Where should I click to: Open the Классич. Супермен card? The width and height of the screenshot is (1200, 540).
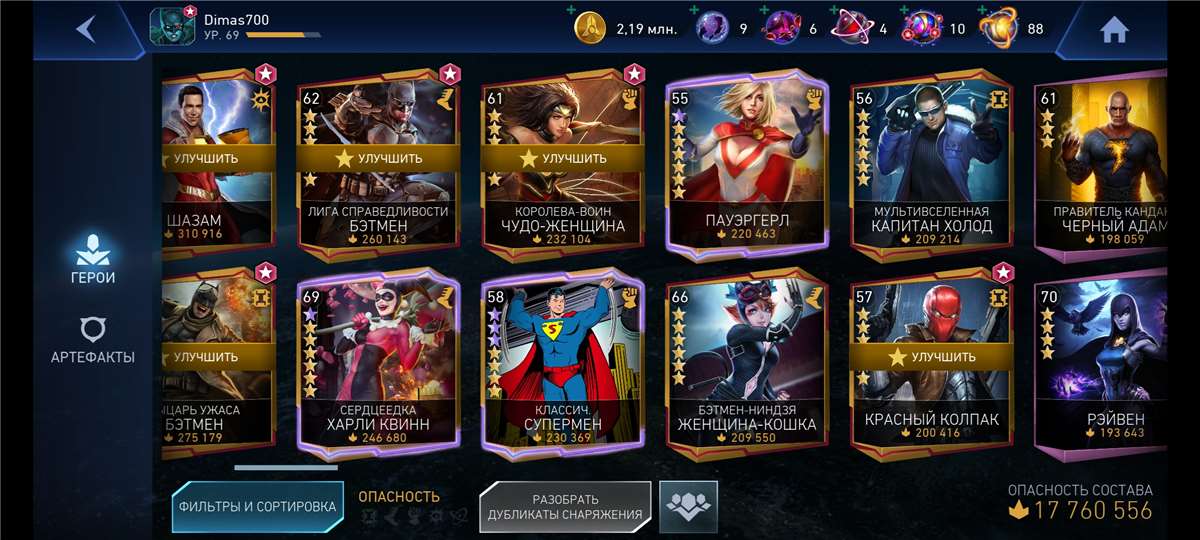pyautogui.click(x=562, y=365)
